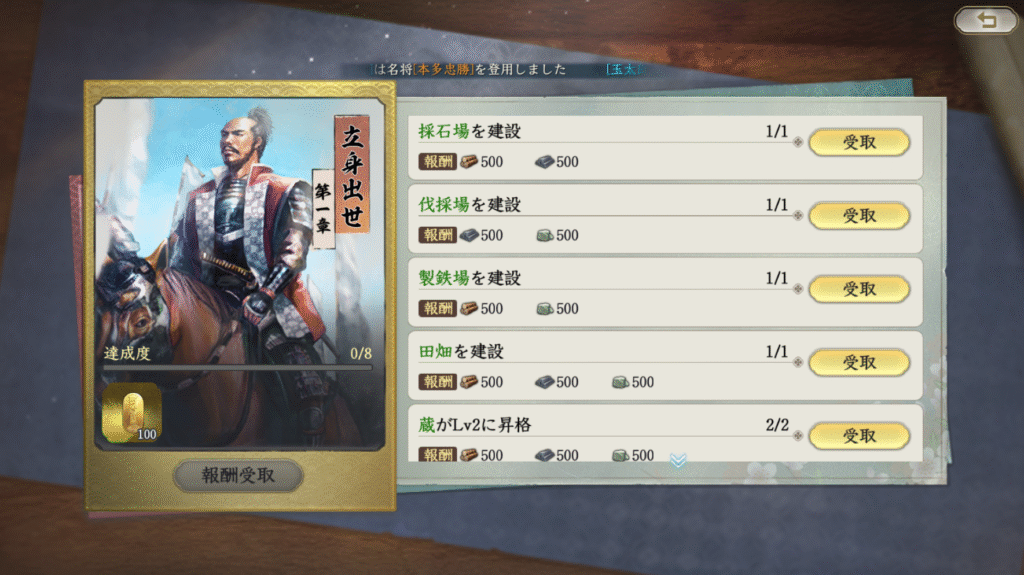Open the 田畑 green quest link

436,352
